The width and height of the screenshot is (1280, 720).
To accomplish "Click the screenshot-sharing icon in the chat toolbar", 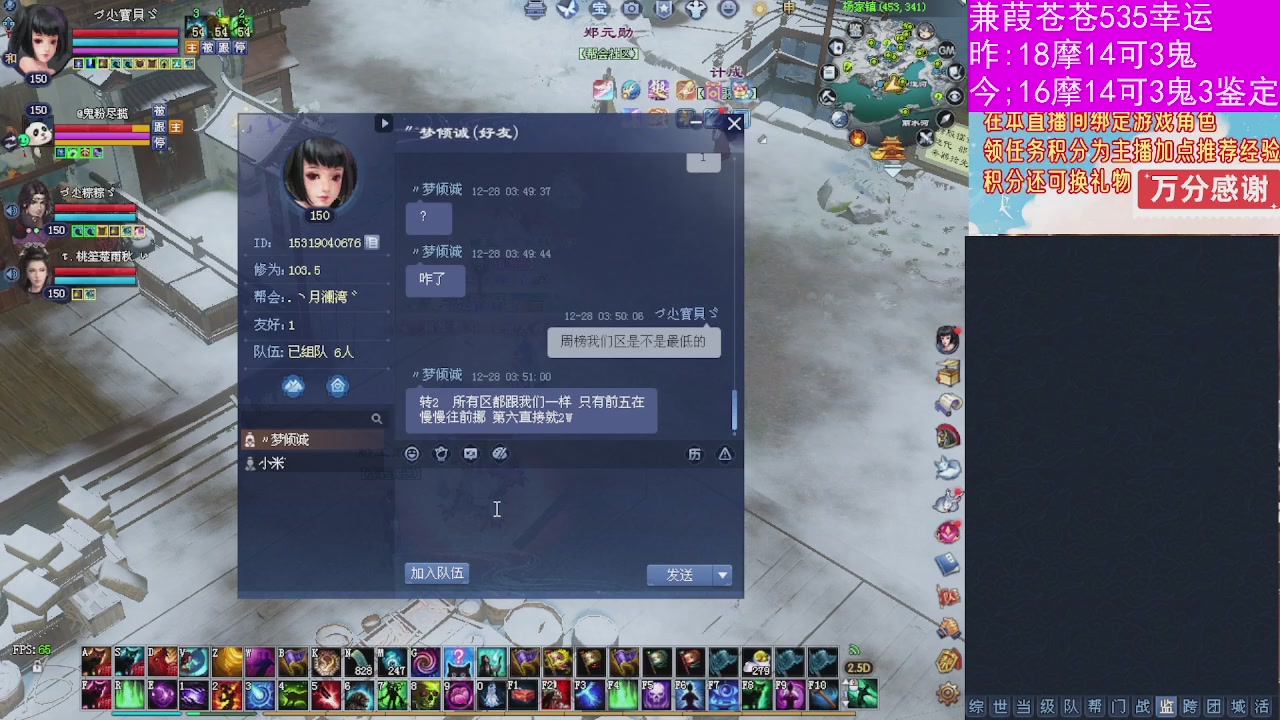I will pos(469,453).
